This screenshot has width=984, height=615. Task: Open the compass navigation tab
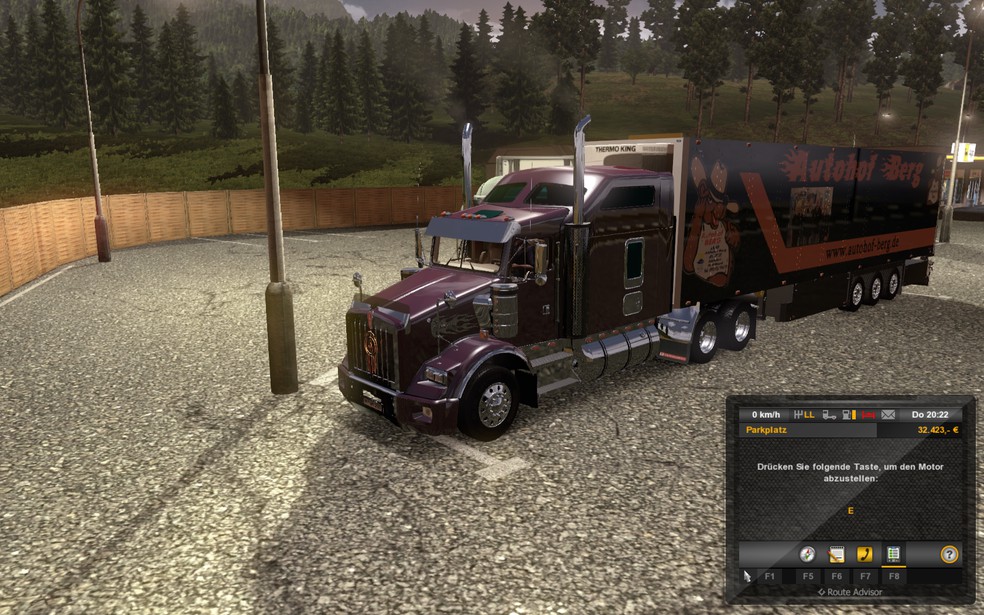pos(807,554)
